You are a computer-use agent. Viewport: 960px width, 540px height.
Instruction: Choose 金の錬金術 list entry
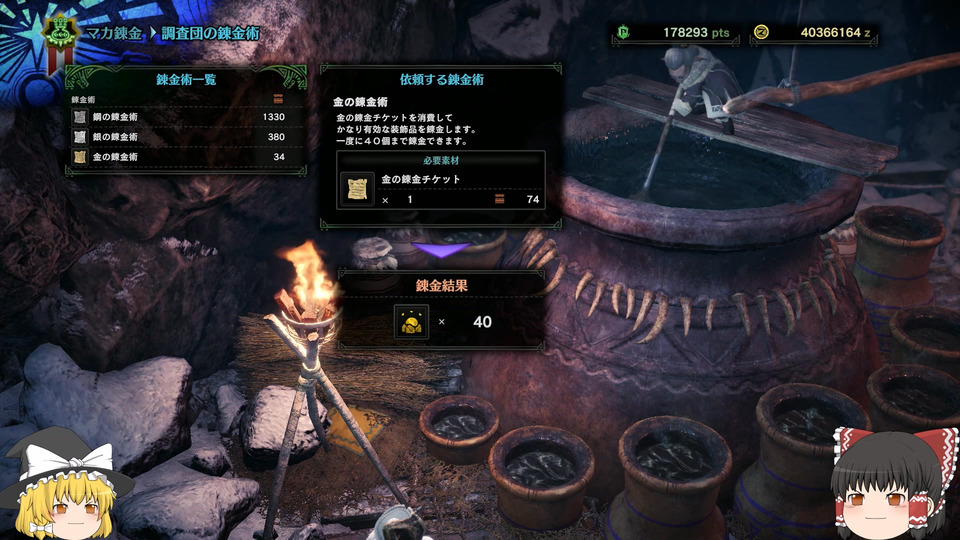tap(180, 157)
